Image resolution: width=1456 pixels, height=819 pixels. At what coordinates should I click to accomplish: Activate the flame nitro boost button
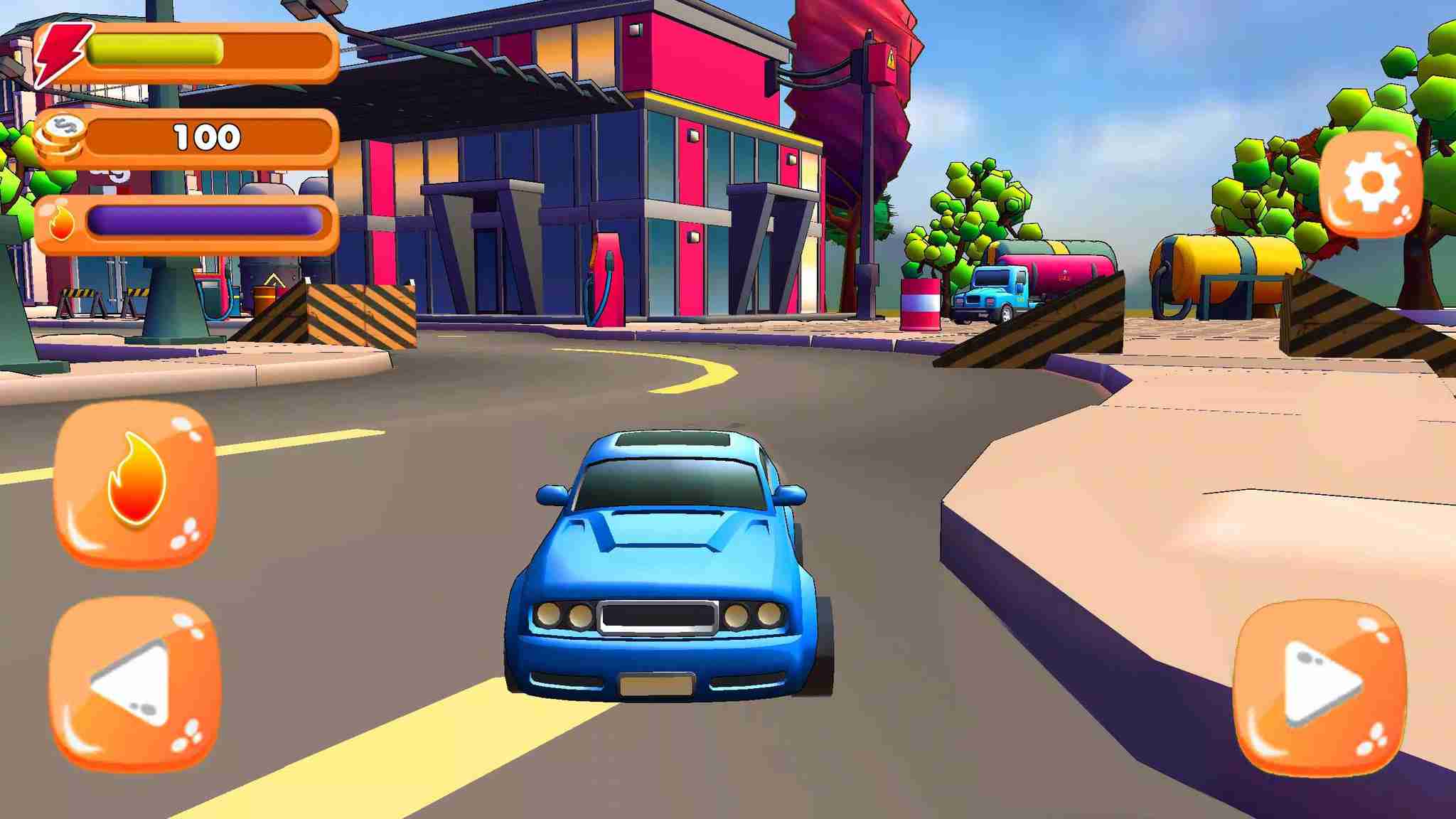(x=135, y=482)
